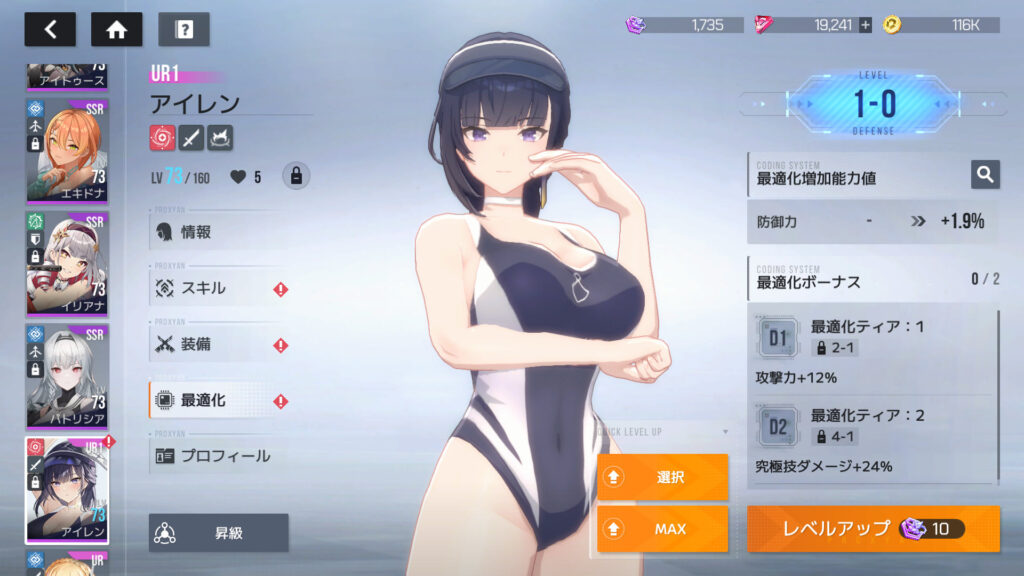The height and width of the screenshot is (576, 1024).
Task: Click the orange 選択 button
Action: point(662,477)
